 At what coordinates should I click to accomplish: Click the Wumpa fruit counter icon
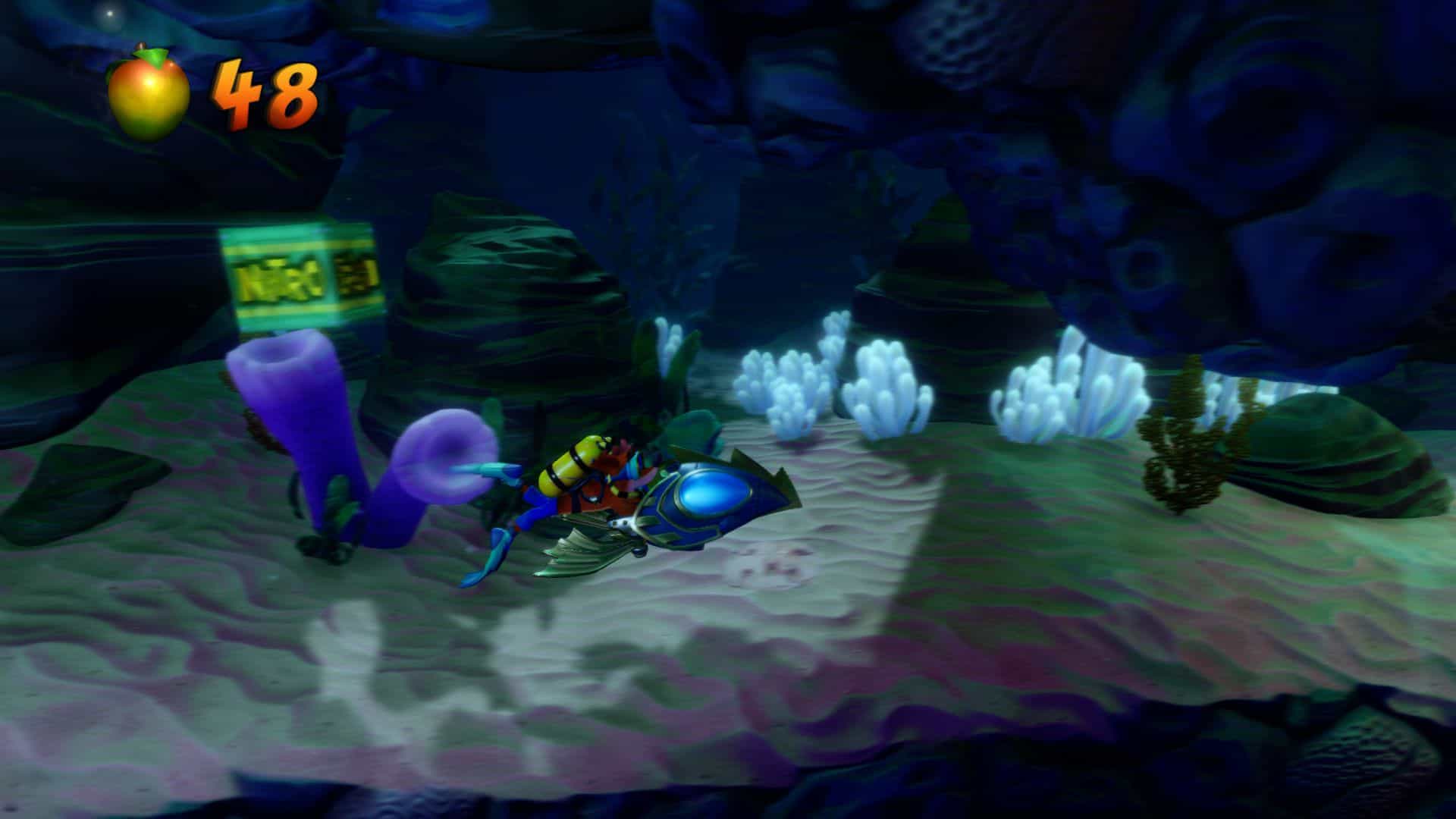148,93
